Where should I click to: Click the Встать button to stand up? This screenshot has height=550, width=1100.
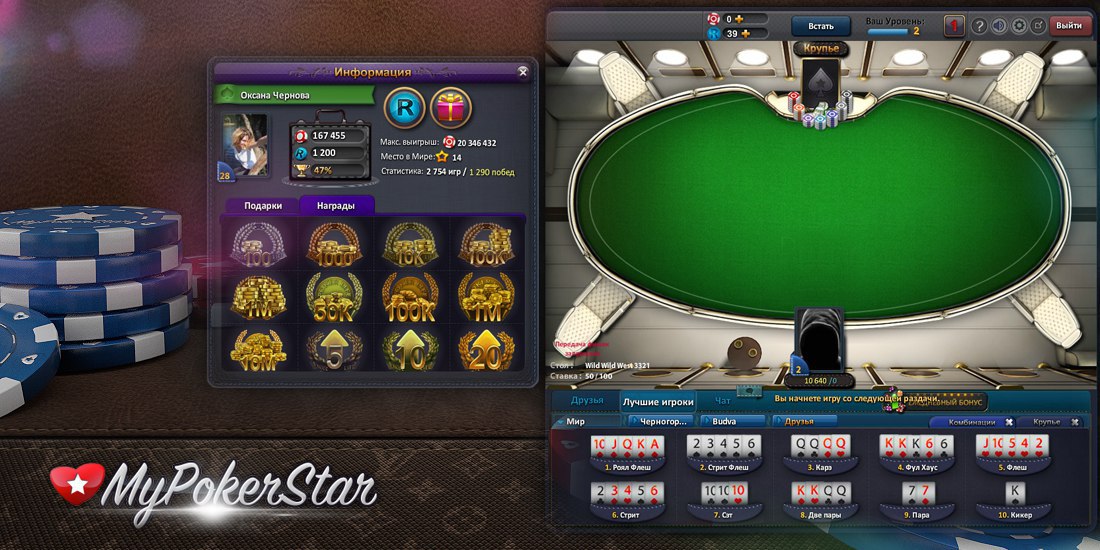[x=820, y=26]
